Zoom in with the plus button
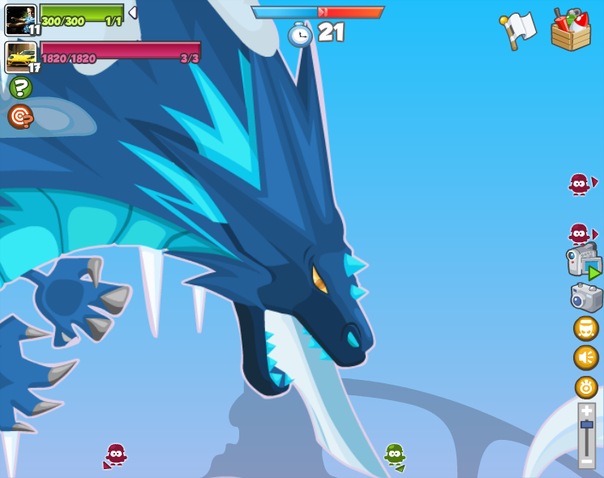 point(586,410)
